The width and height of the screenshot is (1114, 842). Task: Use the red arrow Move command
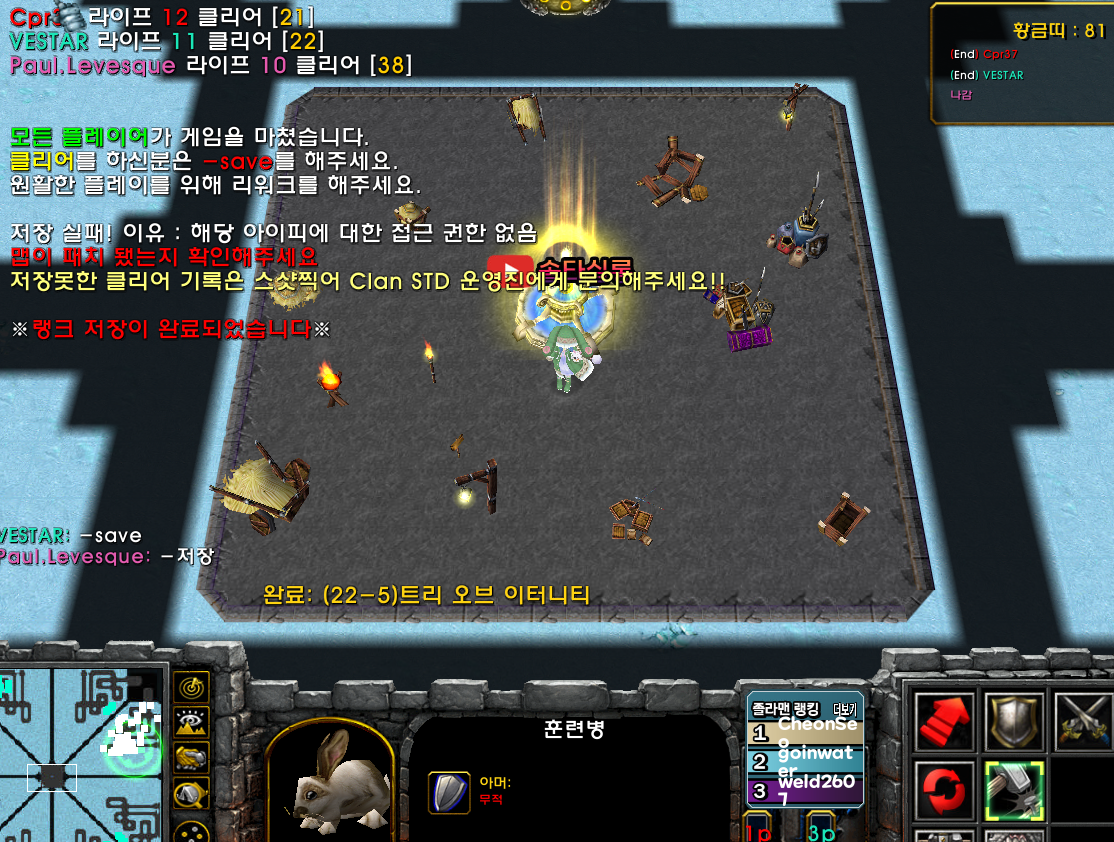click(943, 719)
